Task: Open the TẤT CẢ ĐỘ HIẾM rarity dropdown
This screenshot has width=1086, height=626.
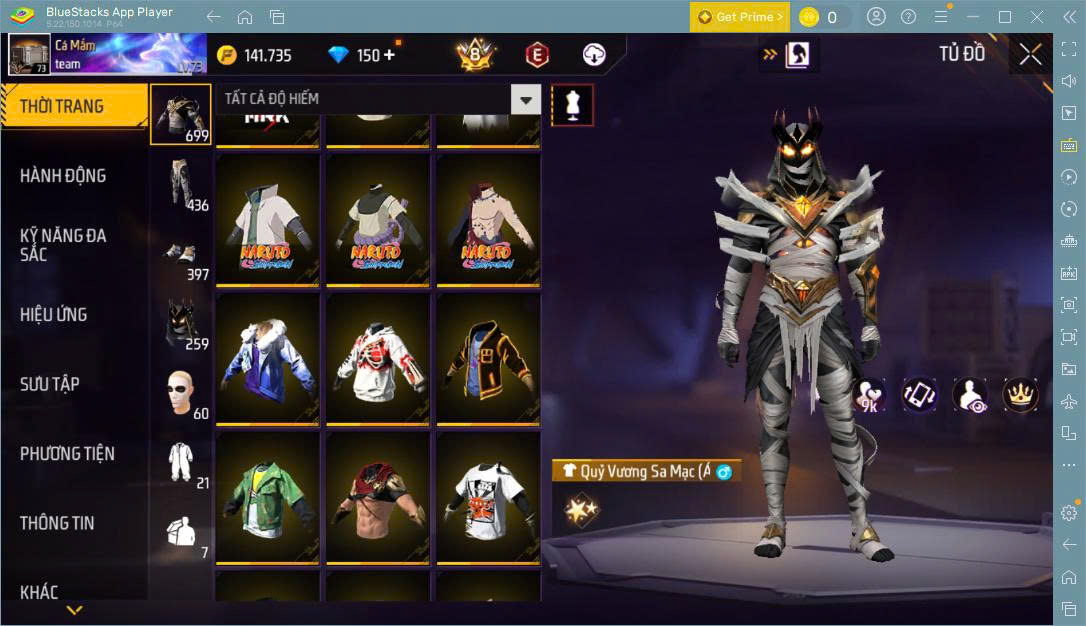Action: [x=526, y=99]
